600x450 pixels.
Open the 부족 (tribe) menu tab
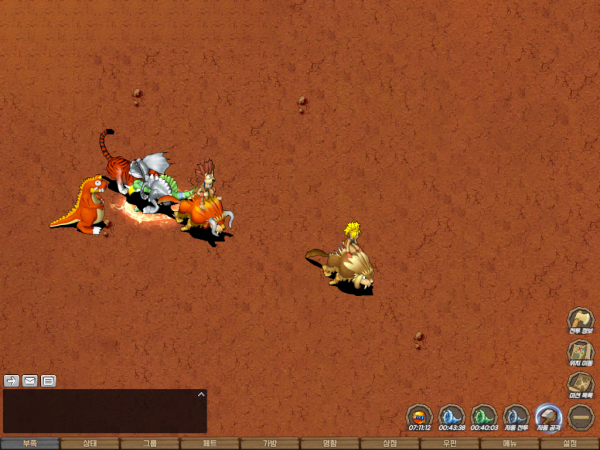point(30,443)
